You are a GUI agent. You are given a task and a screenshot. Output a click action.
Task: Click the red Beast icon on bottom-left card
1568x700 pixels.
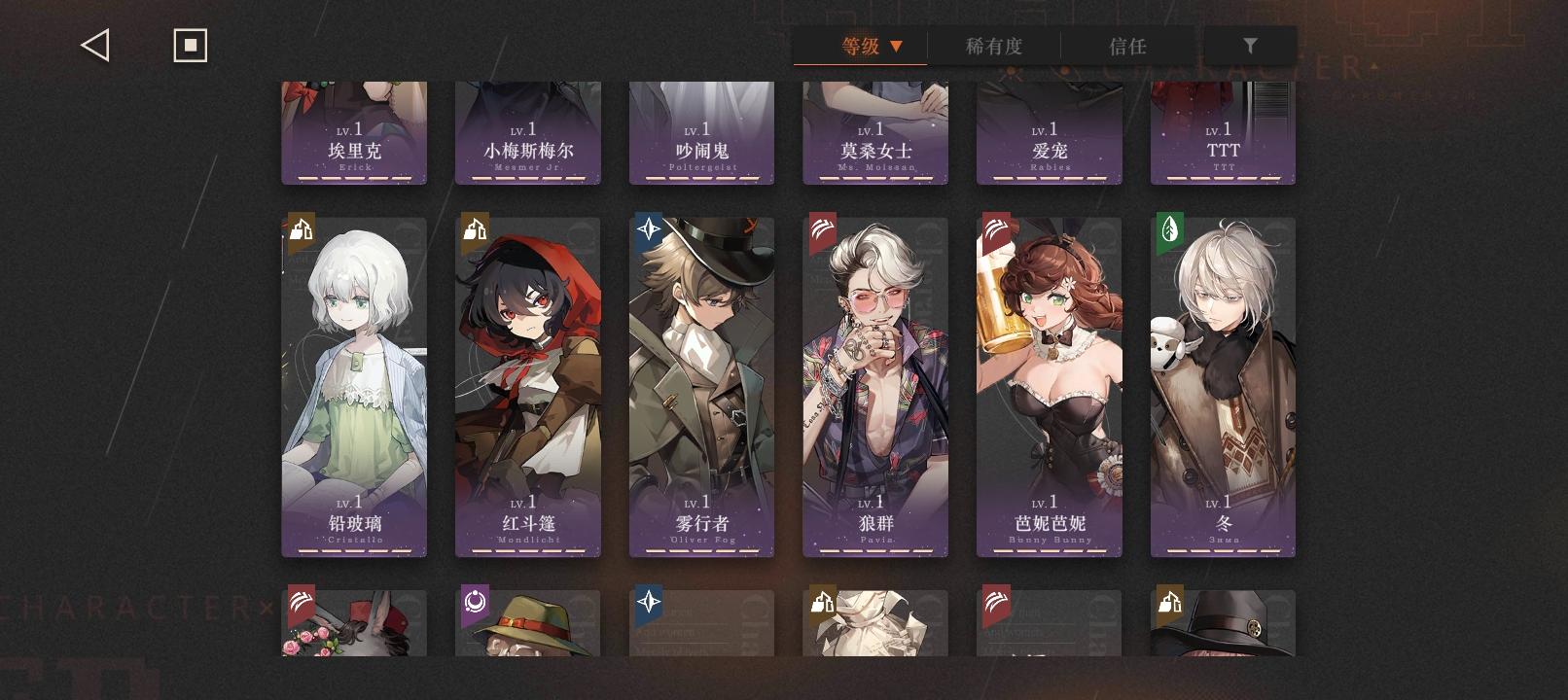(x=301, y=603)
